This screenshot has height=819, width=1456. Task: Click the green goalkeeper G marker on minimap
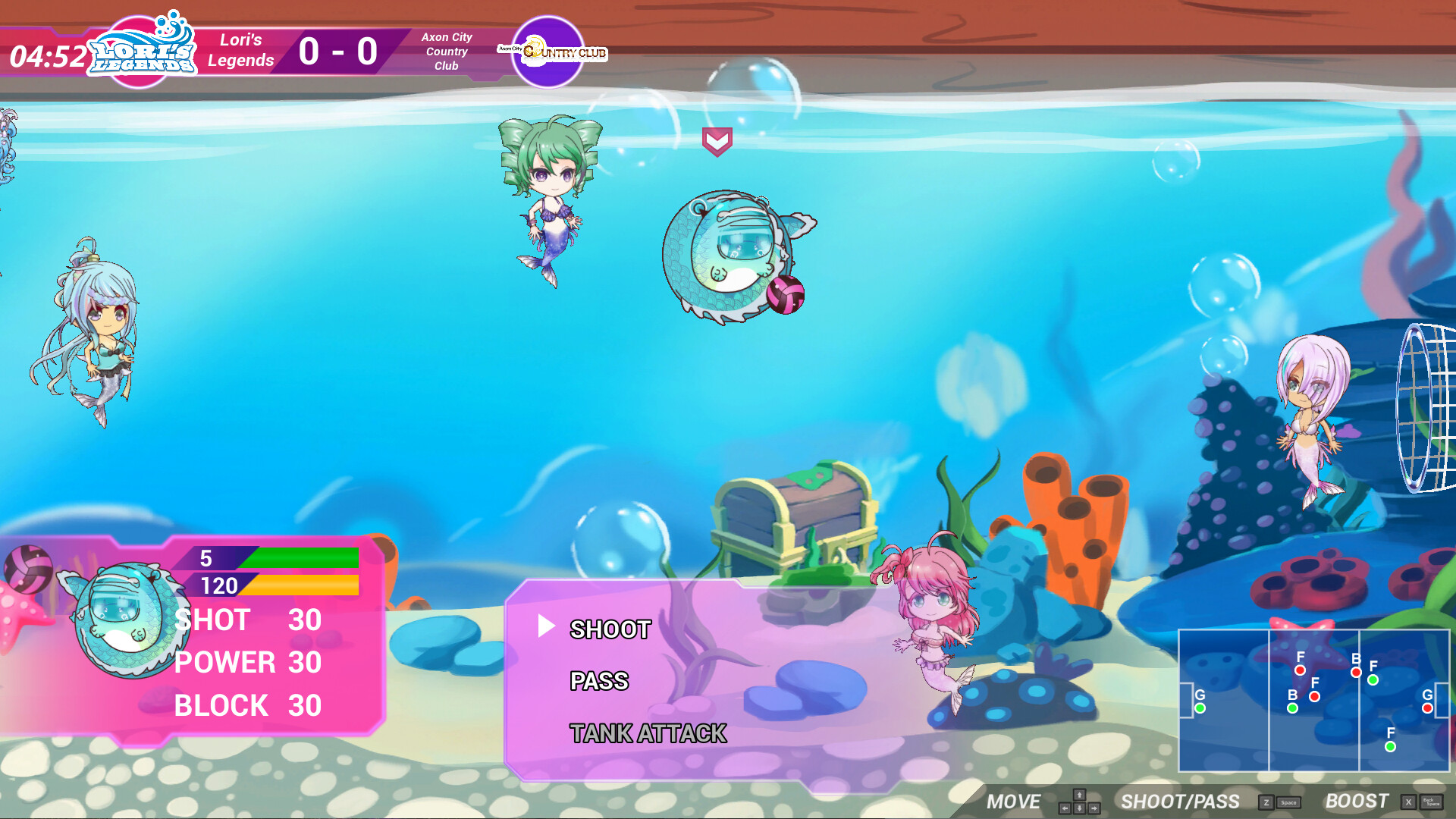(1200, 708)
